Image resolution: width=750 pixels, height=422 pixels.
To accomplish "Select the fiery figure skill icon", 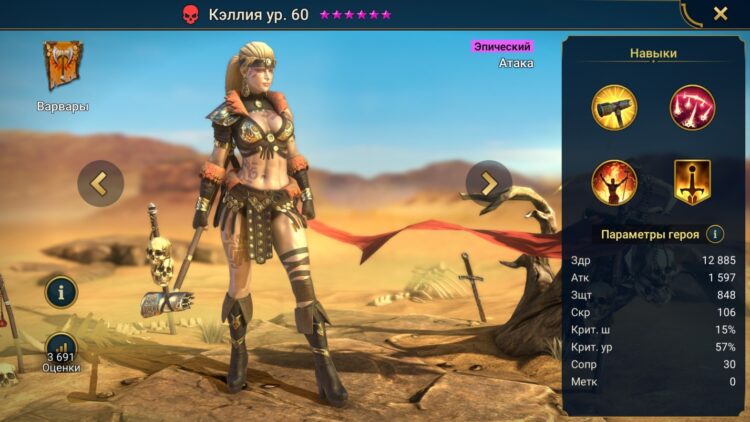I will pos(615,182).
